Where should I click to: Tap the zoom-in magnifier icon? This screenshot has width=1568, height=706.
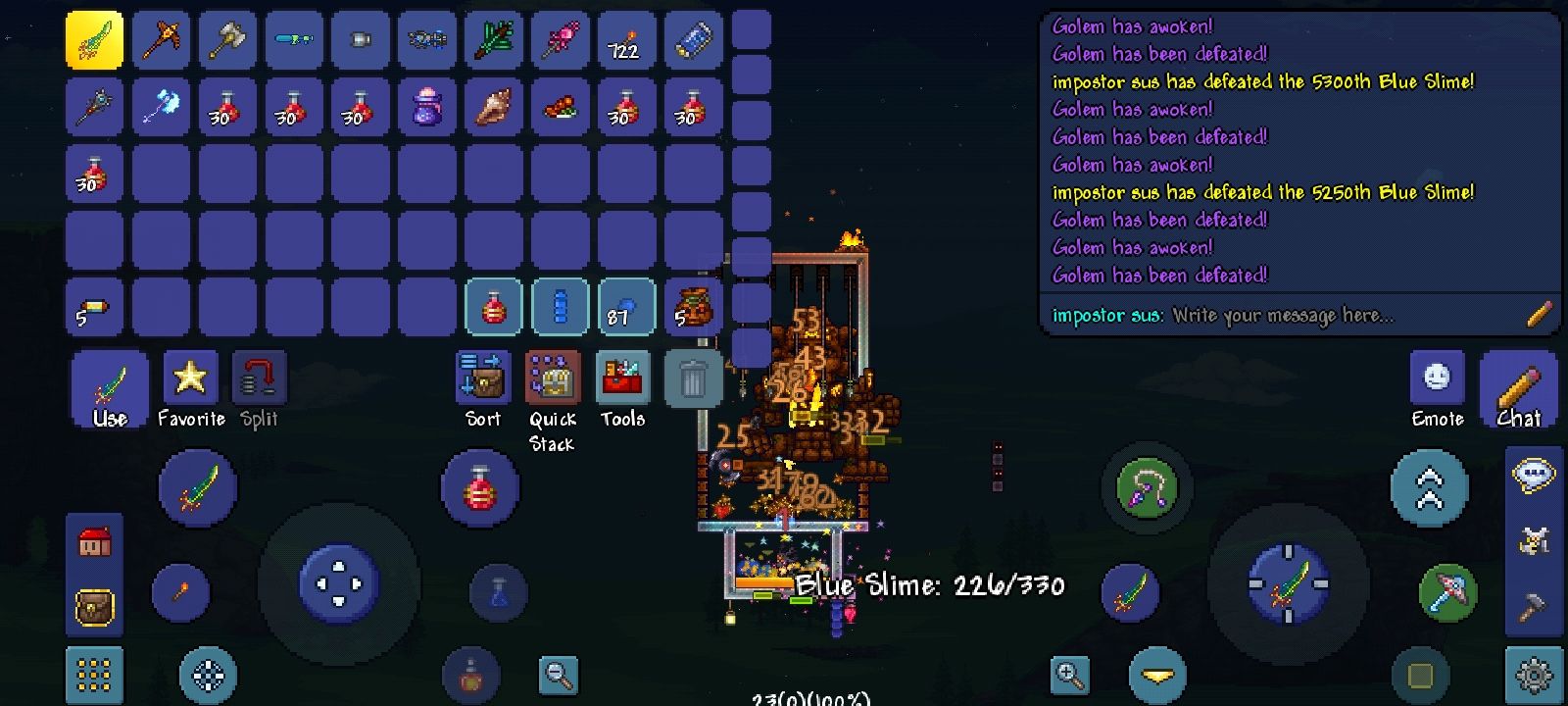click(x=1069, y=677)
